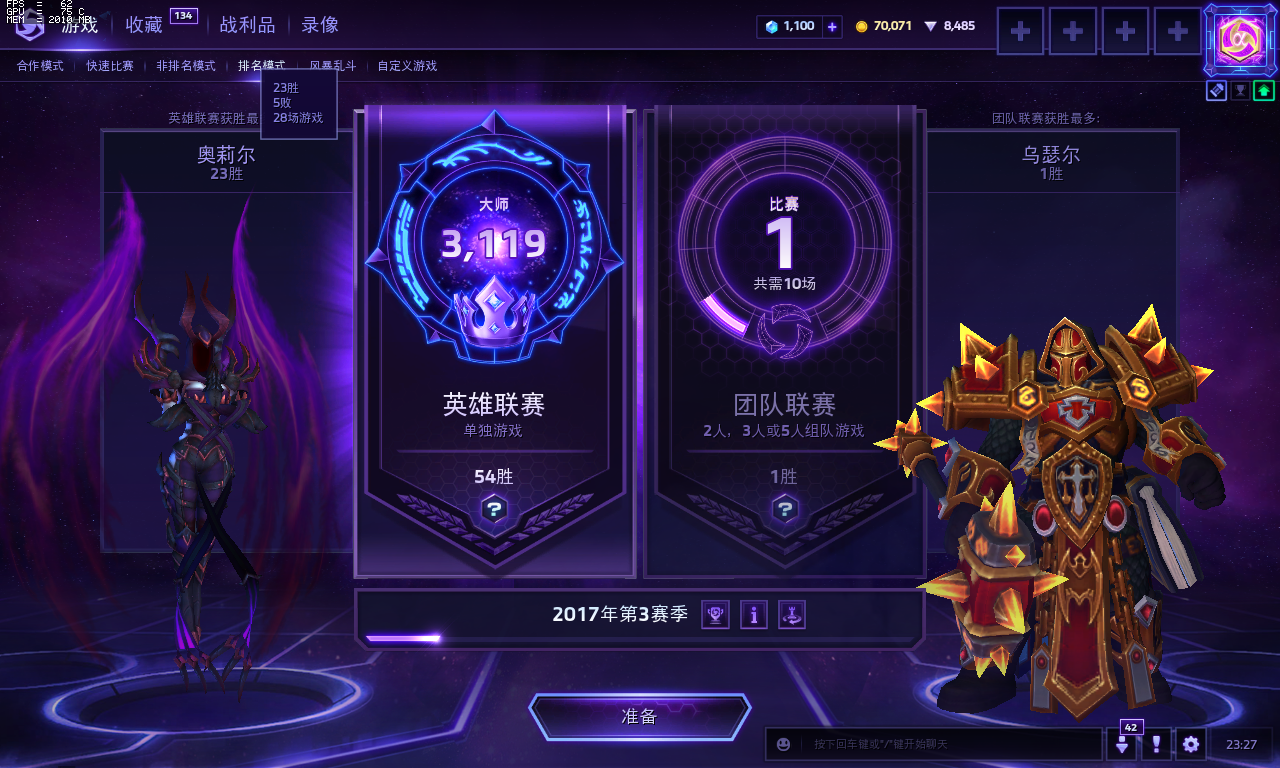
Task: Open the season trophy leaderboard icon
Action: click(713, 614)
